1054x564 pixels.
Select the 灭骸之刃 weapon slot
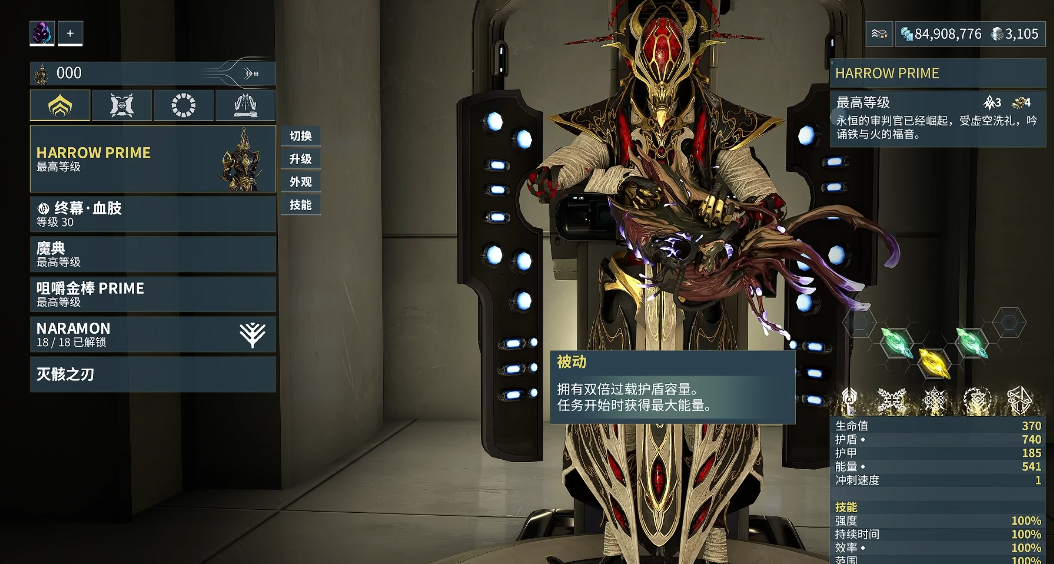pyautogui.click(x=152, y=374)
